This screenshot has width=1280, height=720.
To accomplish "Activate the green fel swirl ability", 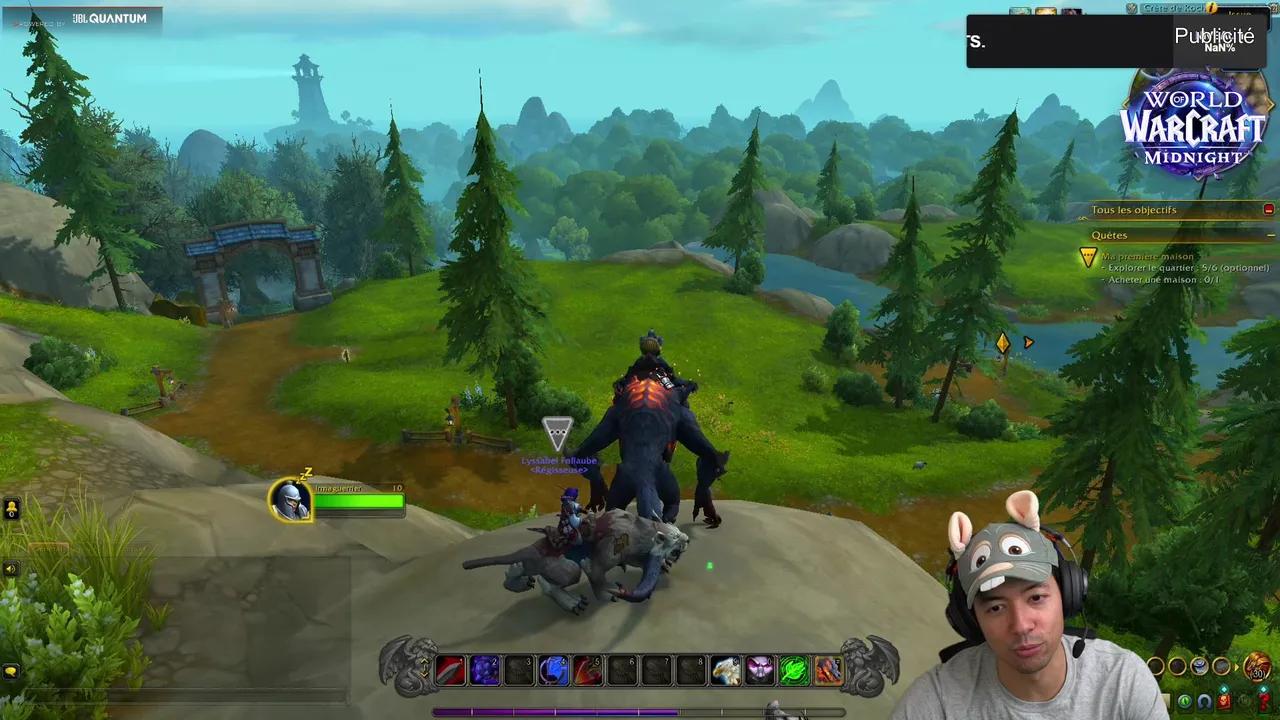I will [793, 671].
